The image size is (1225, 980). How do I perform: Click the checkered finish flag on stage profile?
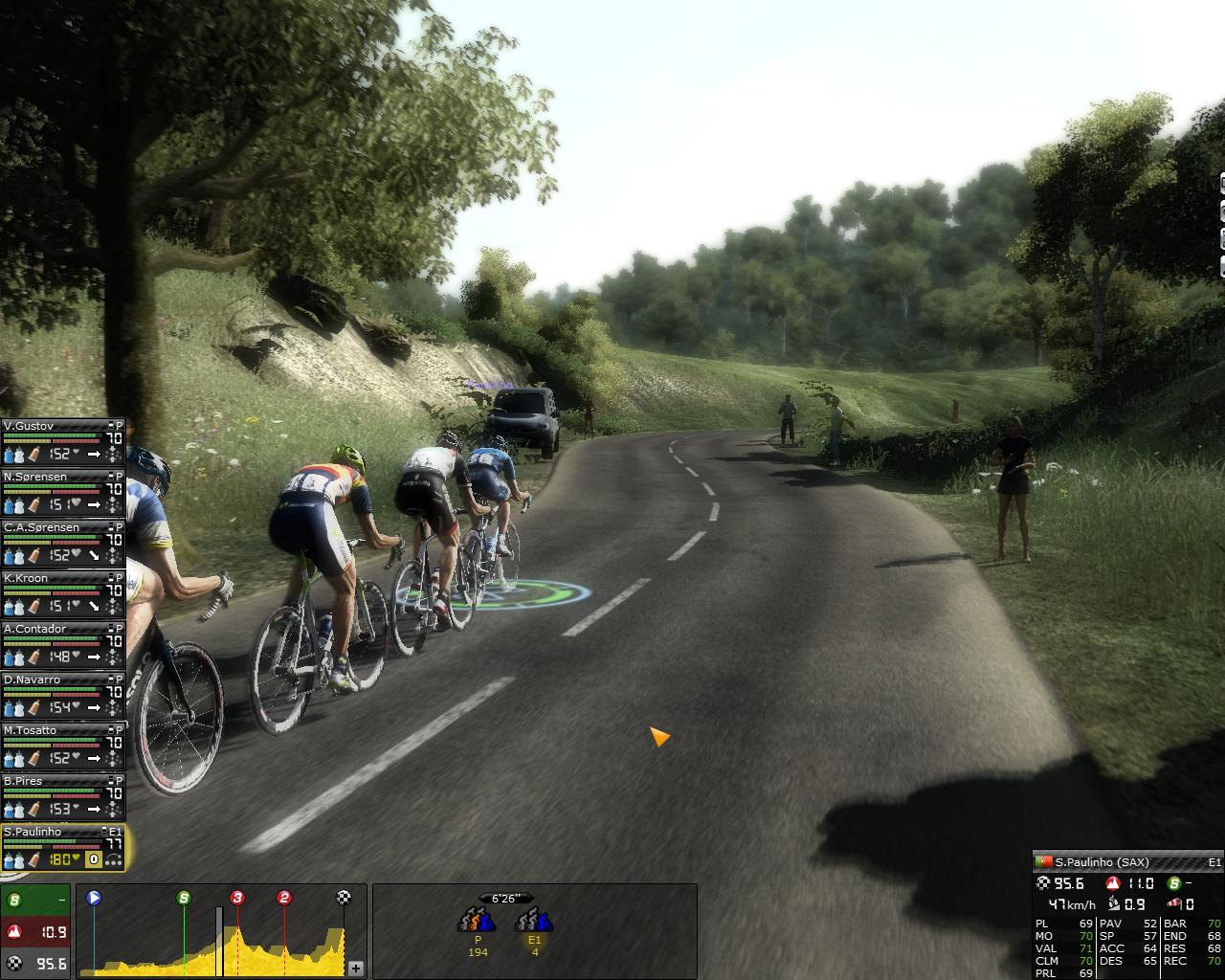pos(344,898)
